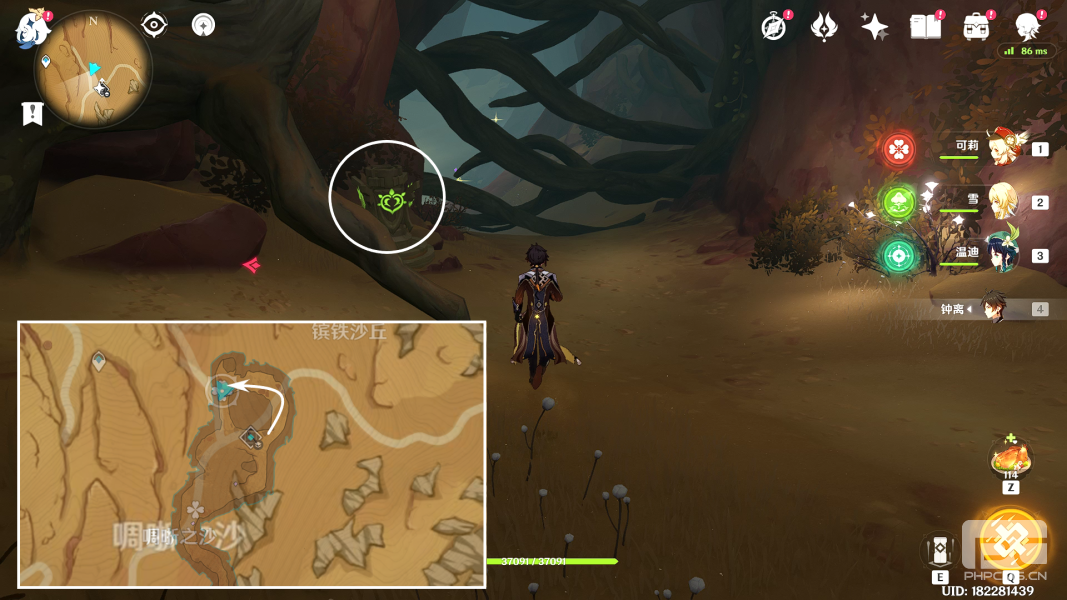The image size is (1067, 600).
Task: Open the quest banner with exclamation mark
Action: click(32, 114)
